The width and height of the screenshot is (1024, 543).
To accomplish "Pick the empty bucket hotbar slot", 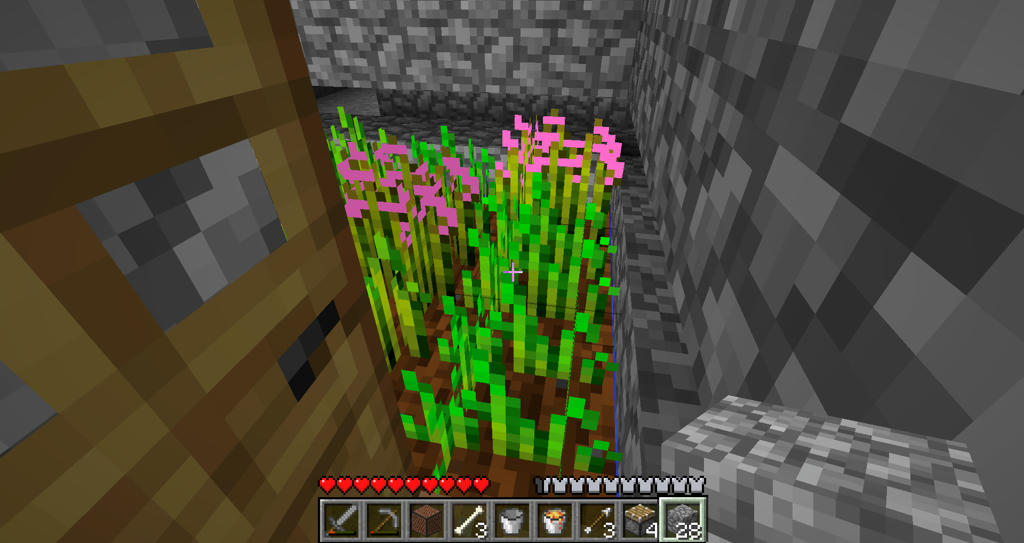I will [513, 519].
